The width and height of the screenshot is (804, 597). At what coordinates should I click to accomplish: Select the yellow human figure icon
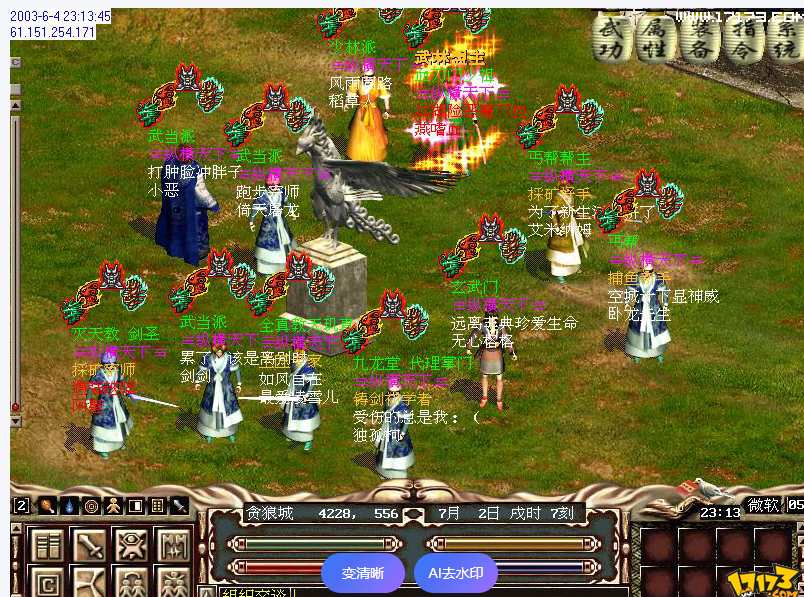click(x=113, y=506)
